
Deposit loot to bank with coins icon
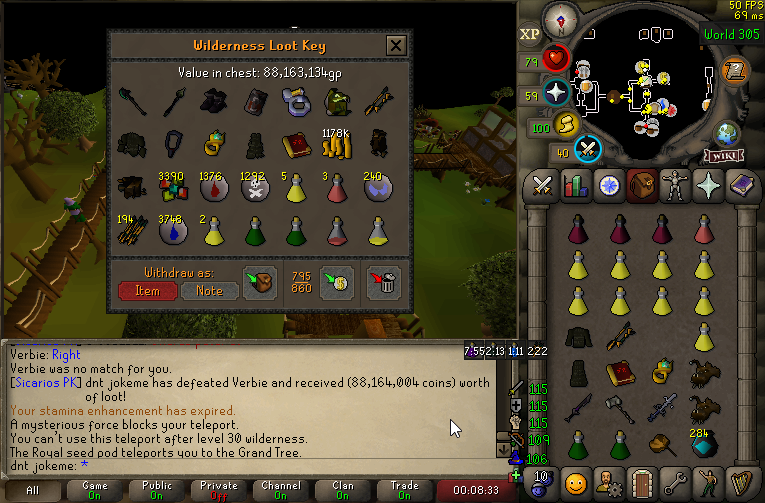pyautogui.click(x=336, y=282)
